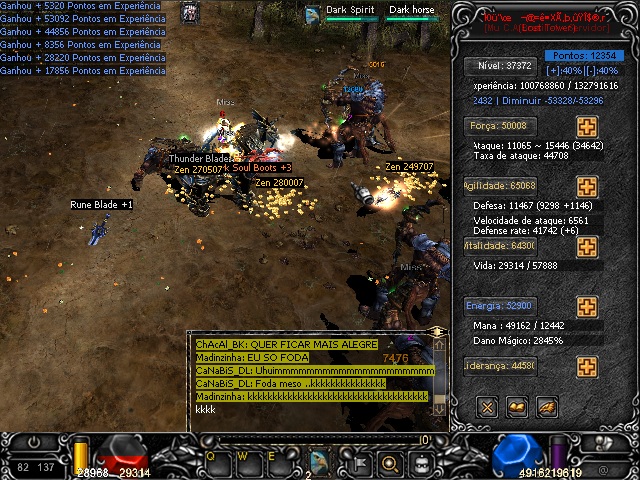Increase Agilidade with its plus button
This screenshot has height=480, width=640.
[586, 187]
